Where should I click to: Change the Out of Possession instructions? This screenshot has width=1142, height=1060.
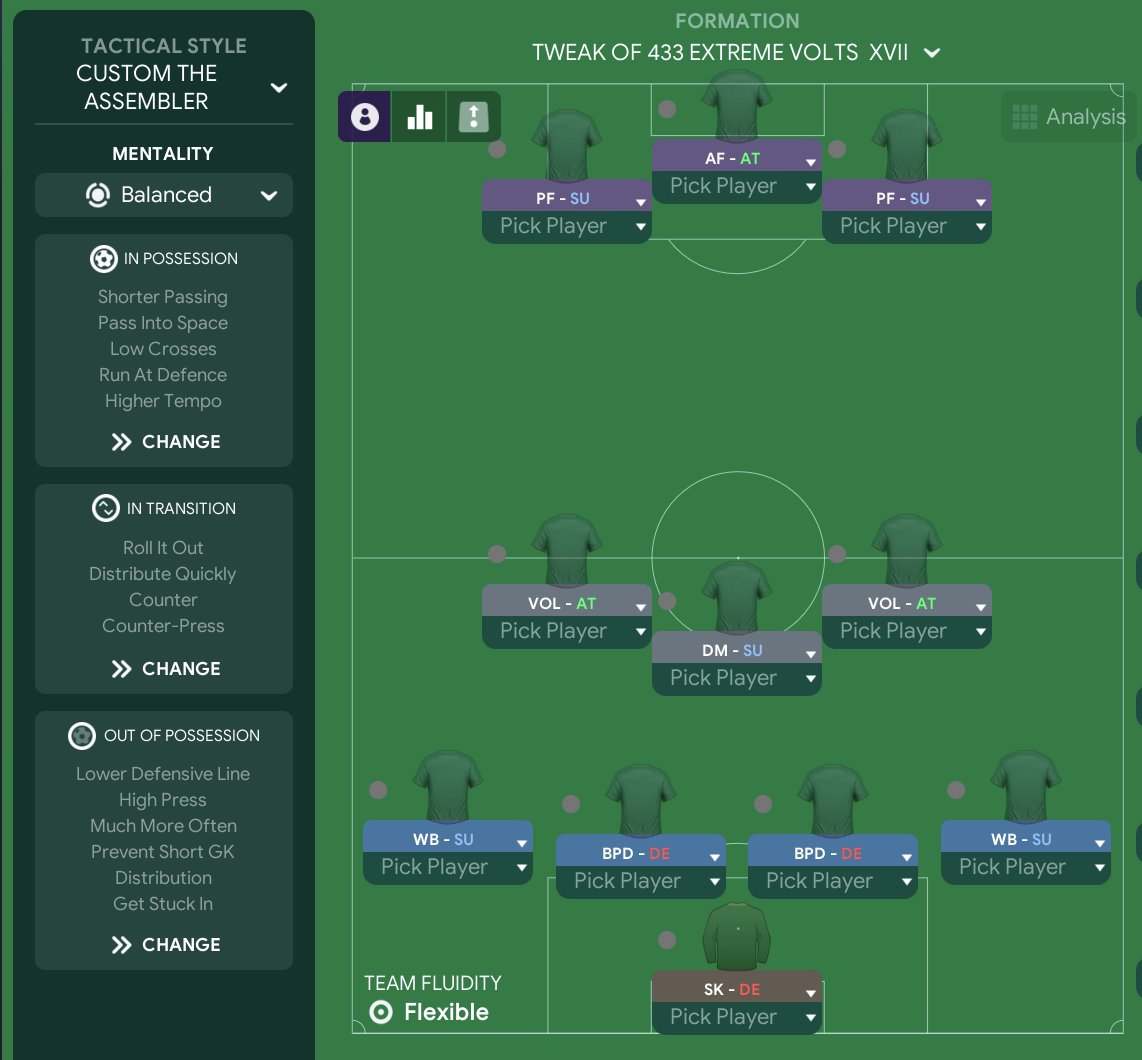(x=166, y=945)
